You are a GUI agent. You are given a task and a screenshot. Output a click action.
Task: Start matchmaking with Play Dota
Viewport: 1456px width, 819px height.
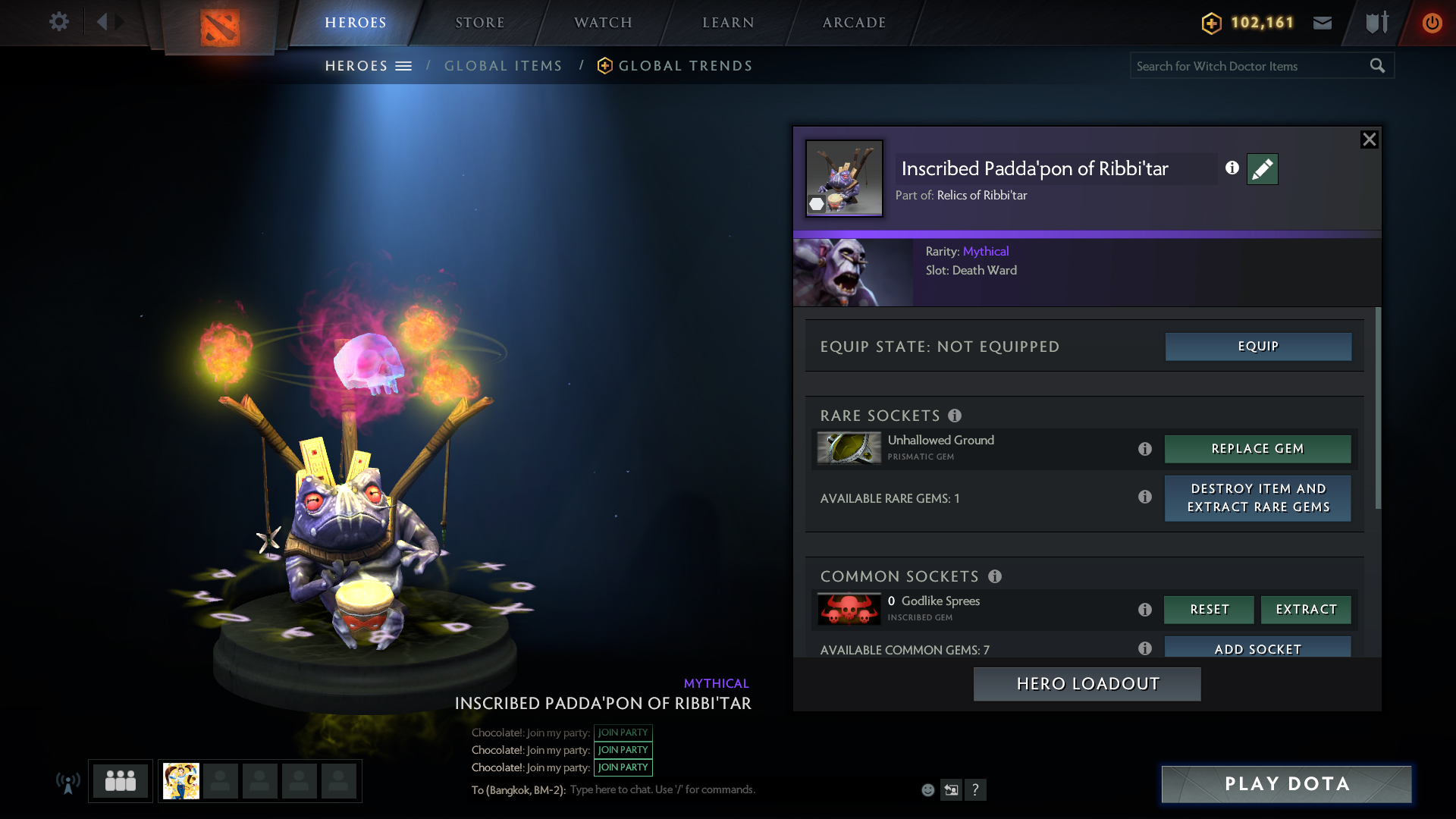[x=1286, y=784]
